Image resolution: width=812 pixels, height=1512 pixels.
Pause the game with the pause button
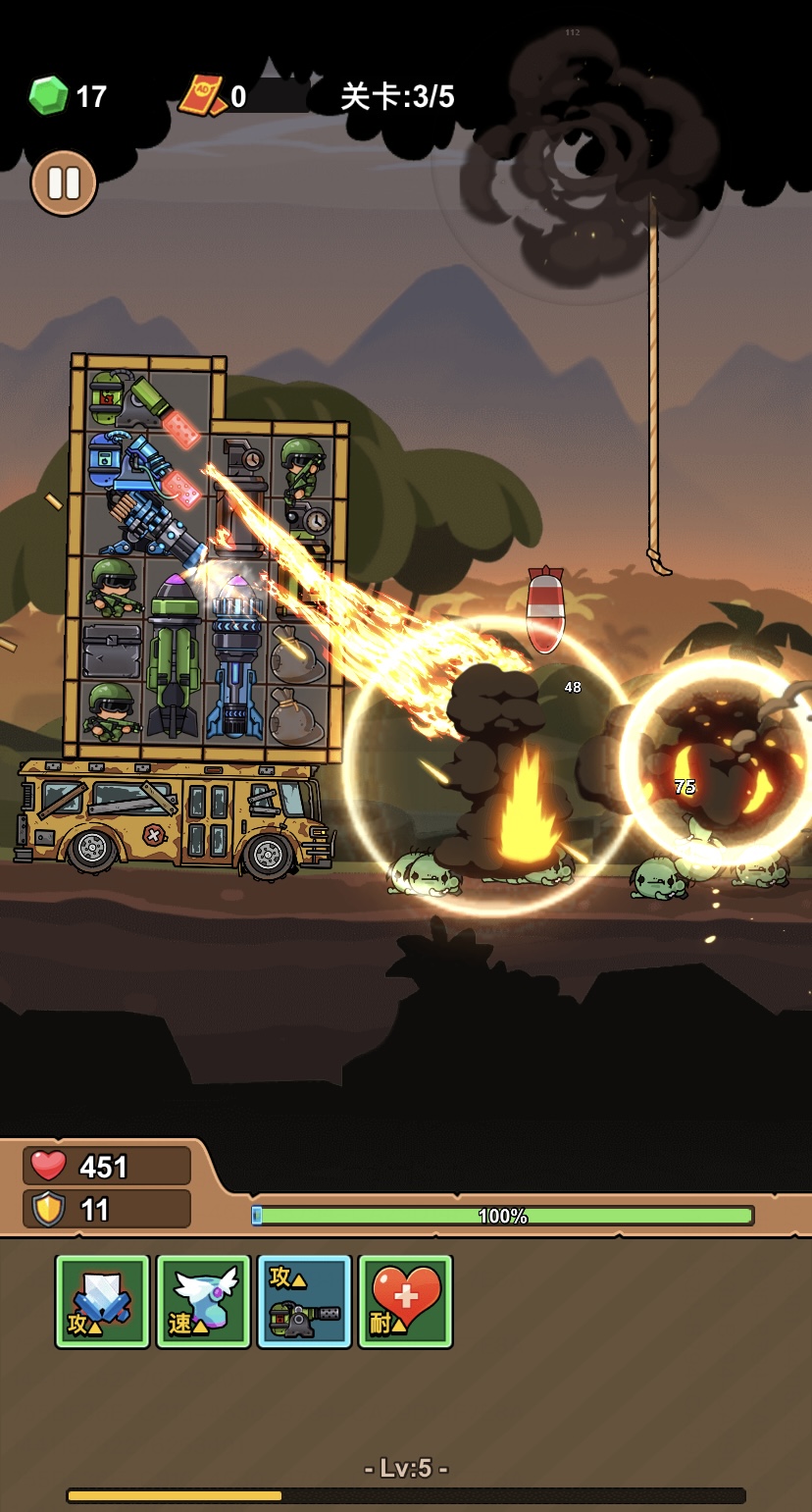click(x=64, y=182)
